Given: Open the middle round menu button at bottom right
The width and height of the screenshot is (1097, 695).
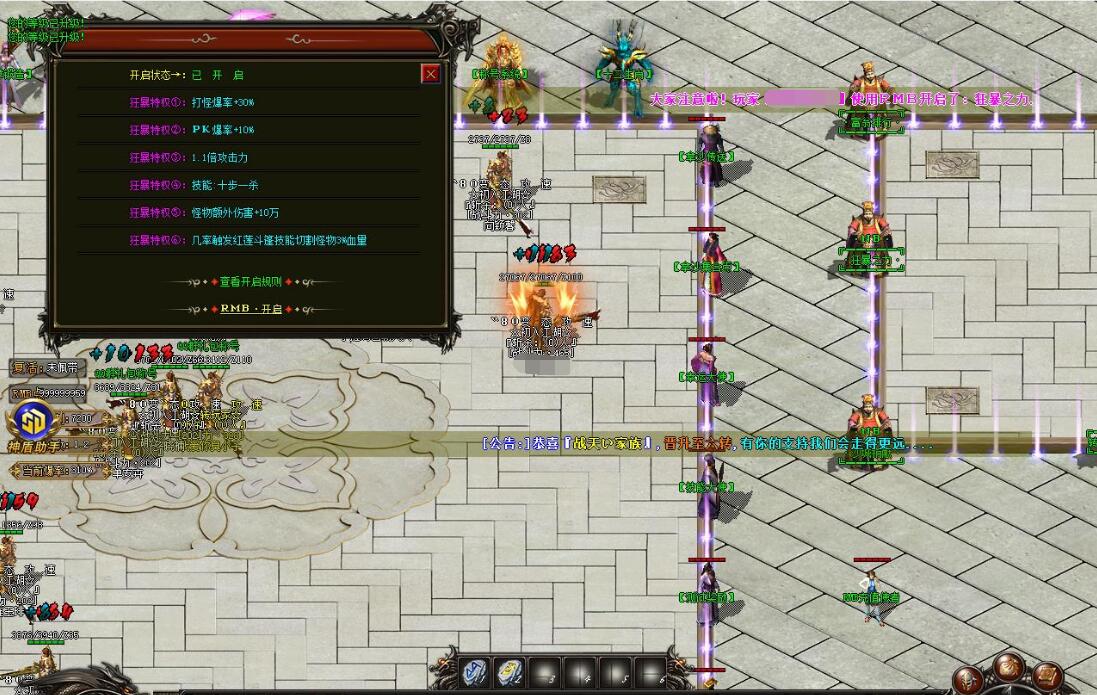Looking at the screenshot, I should pyautogui.click(x=1010, y=666).
